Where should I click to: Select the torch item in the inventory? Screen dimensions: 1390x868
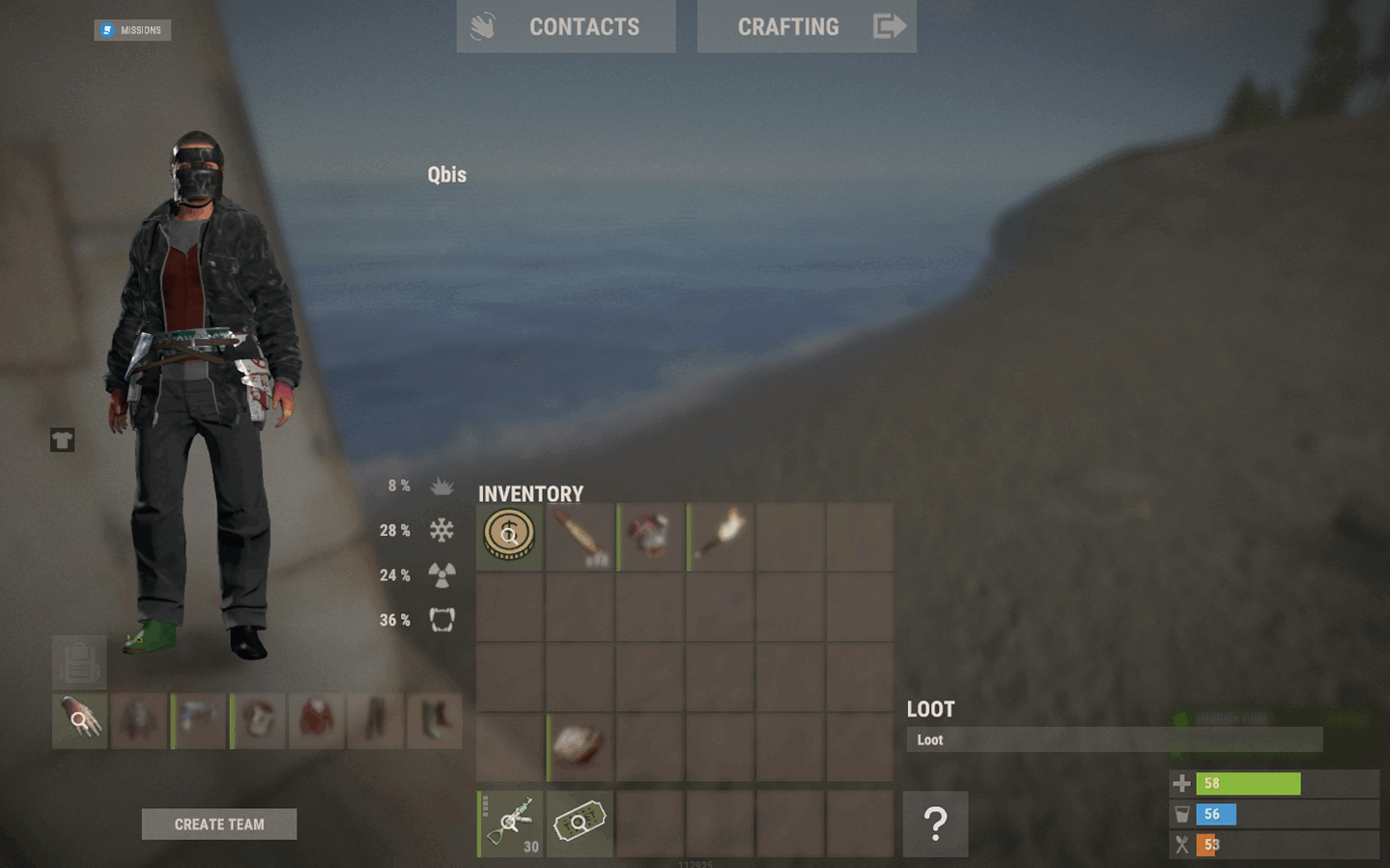(721, 536)
